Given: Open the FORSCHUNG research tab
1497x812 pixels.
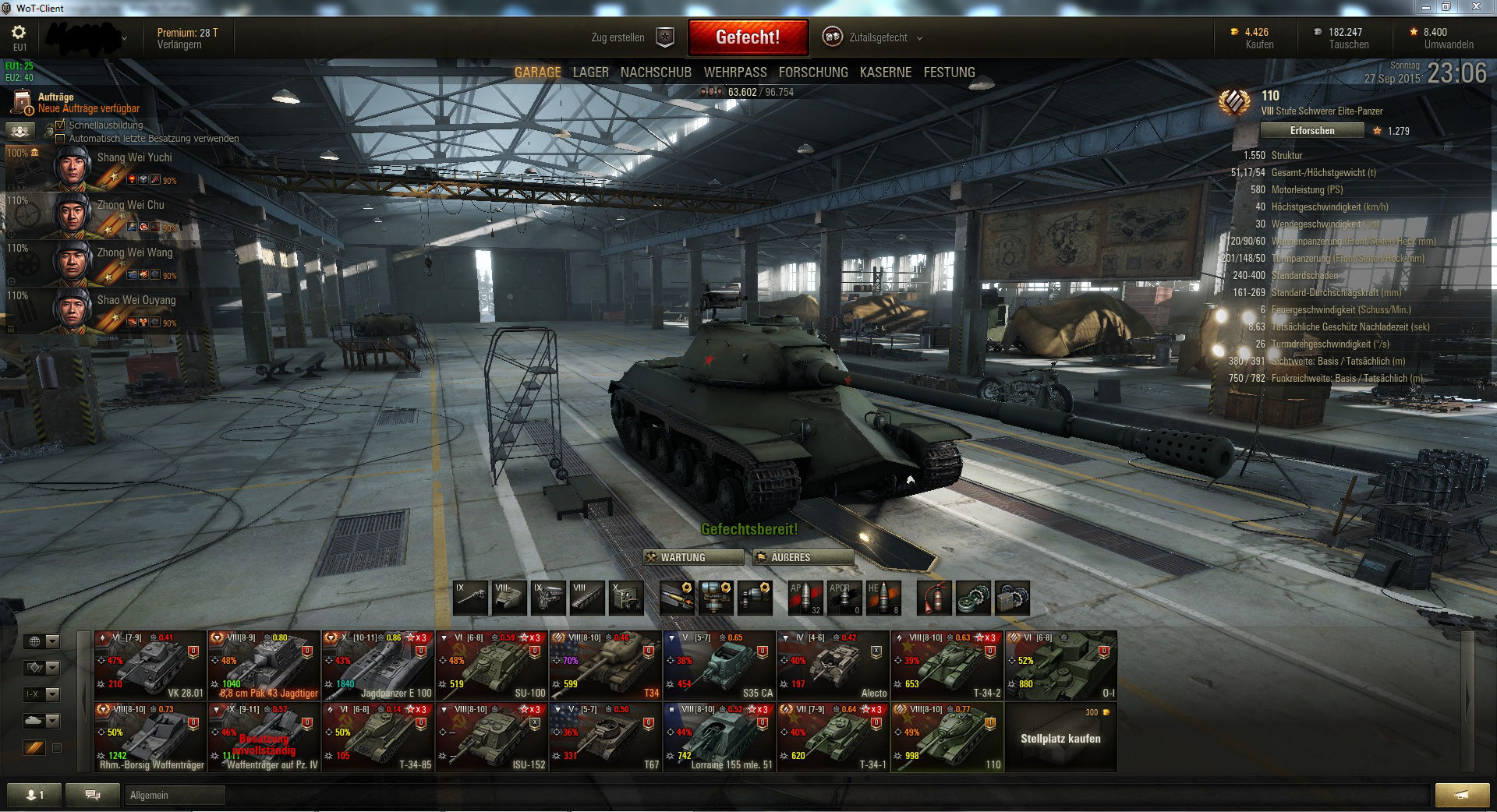Looking at the screenshot, I should pyautogui.click(x=812, y=72).
